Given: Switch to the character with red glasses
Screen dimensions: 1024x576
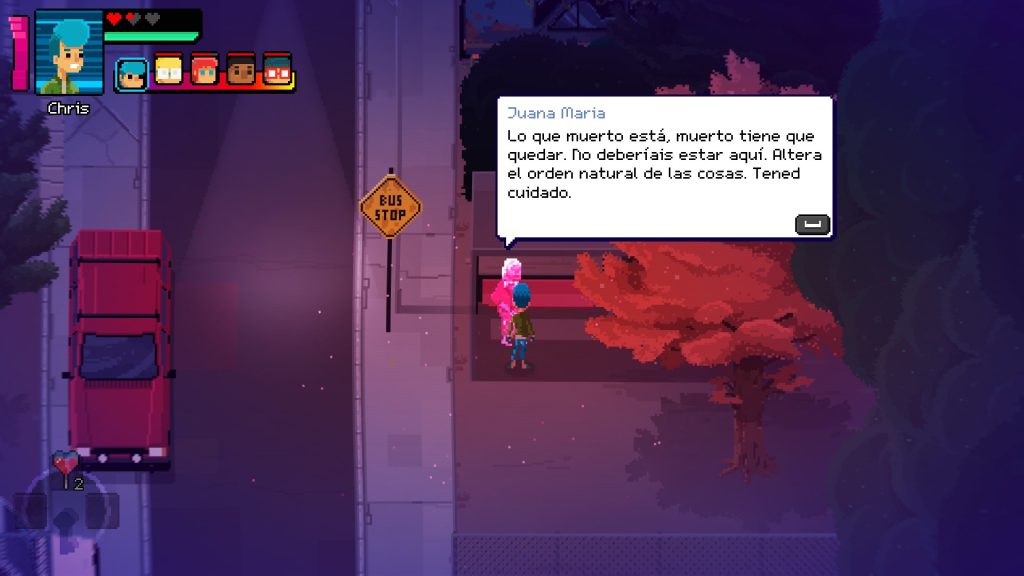Looking at the screenshot, I should tap(277, 70).
